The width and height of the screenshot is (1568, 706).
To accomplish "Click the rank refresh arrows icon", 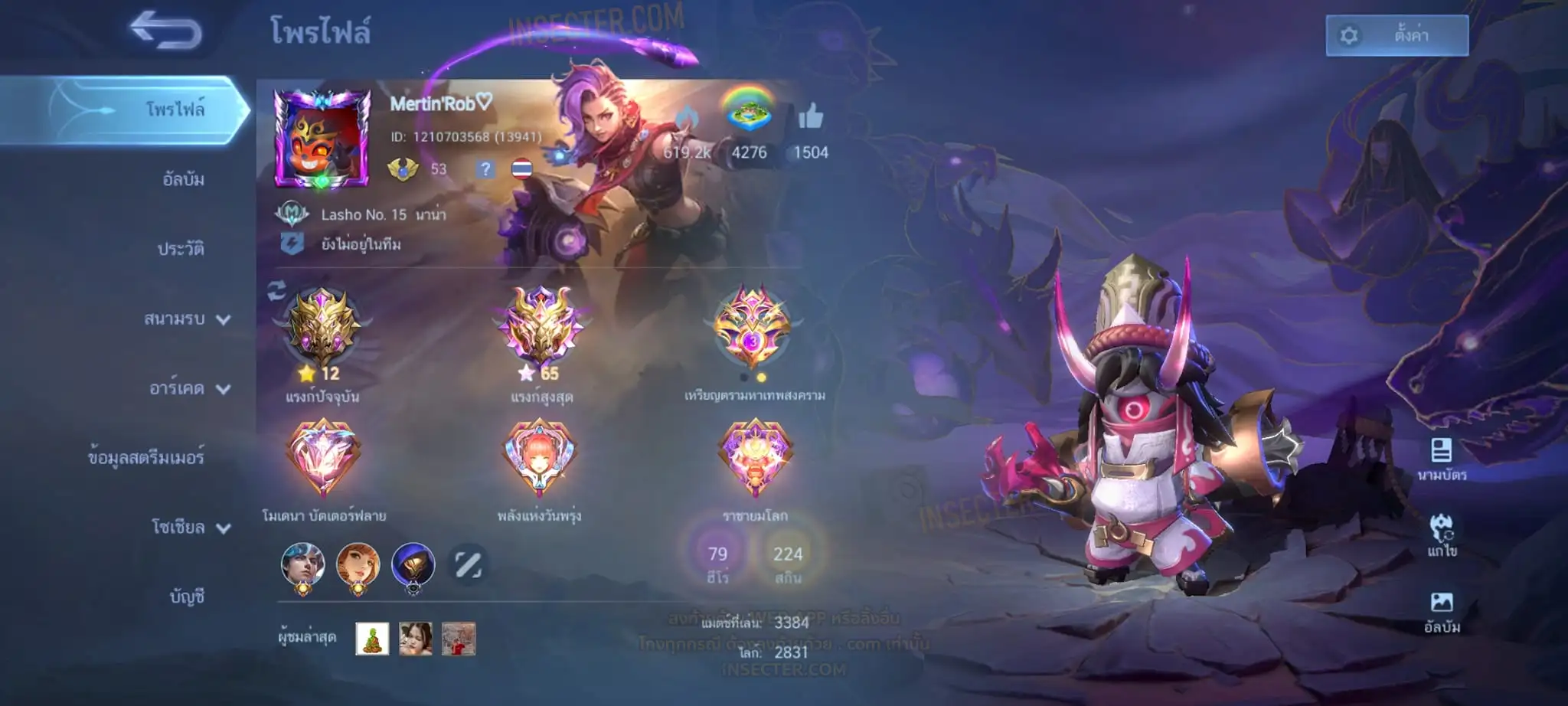I will click(276, 290).
